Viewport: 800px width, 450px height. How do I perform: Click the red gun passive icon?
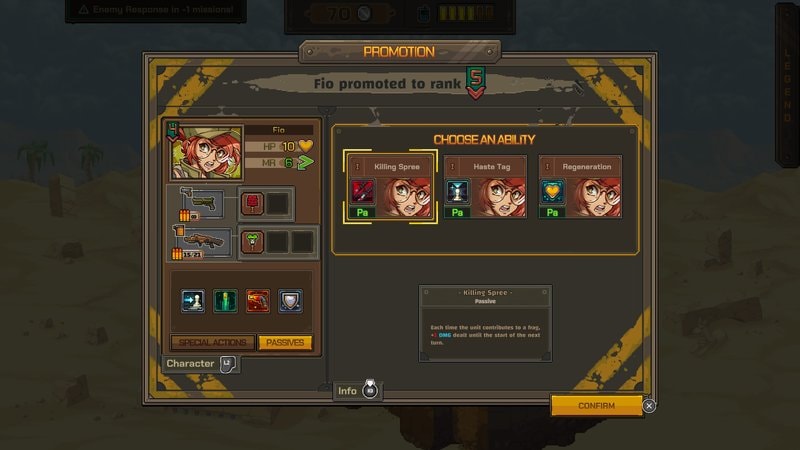point(258,300)
